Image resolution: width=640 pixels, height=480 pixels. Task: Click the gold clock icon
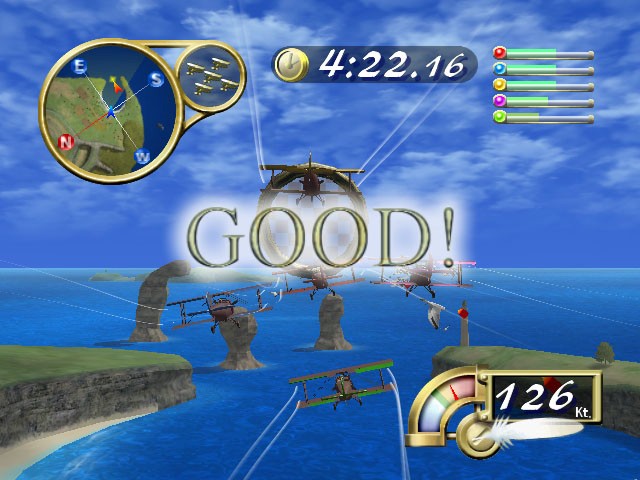pyautogui.click(x=291, y=65)
